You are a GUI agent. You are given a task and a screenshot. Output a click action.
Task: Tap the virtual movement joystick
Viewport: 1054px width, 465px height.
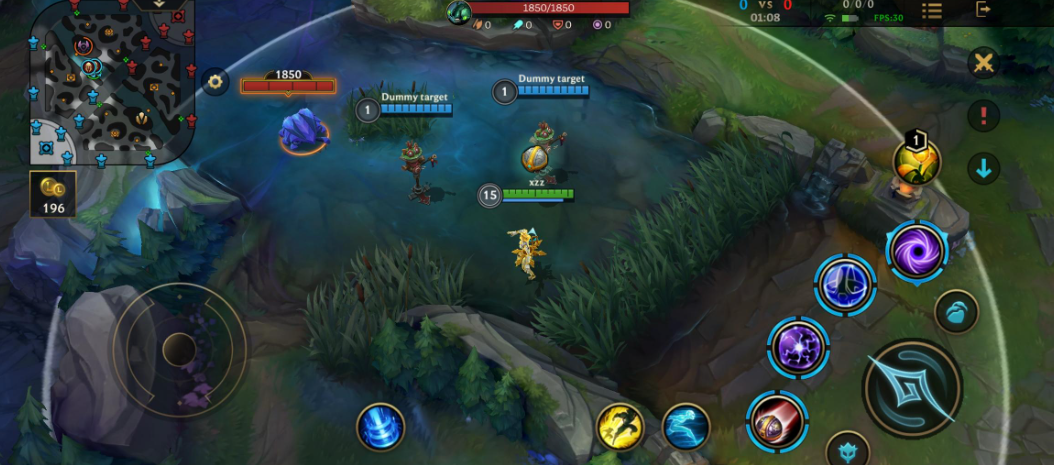click(x=179, y=349)
